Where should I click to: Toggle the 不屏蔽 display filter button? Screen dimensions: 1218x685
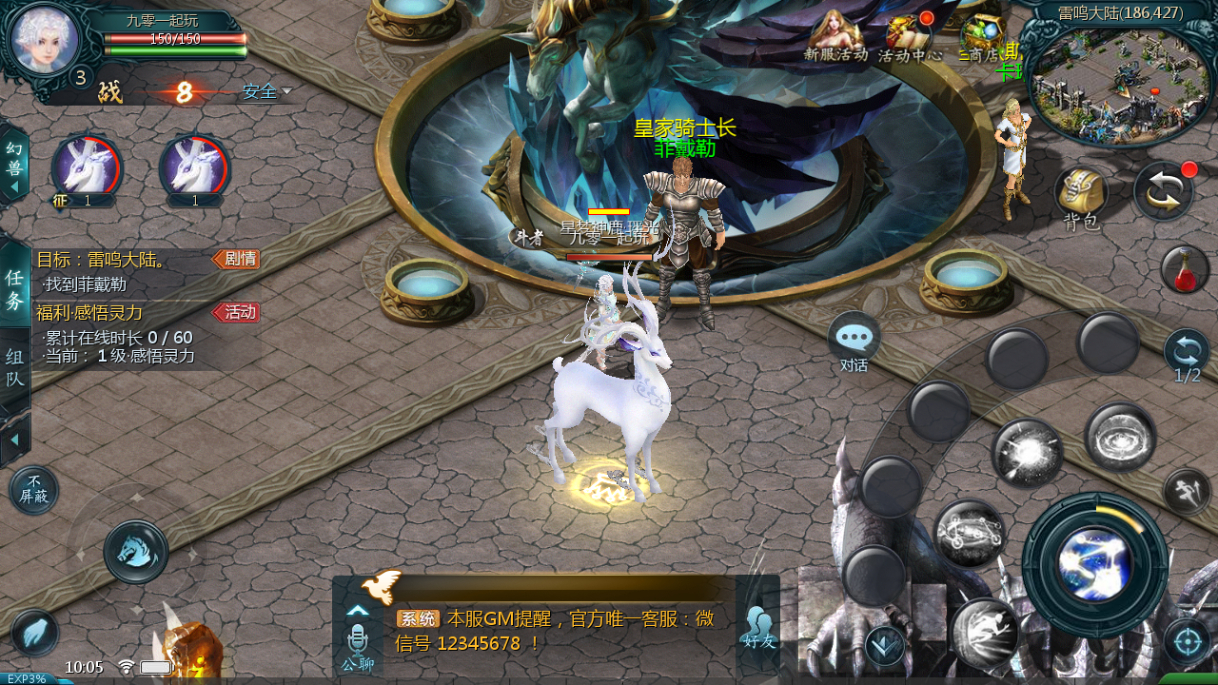34,489
